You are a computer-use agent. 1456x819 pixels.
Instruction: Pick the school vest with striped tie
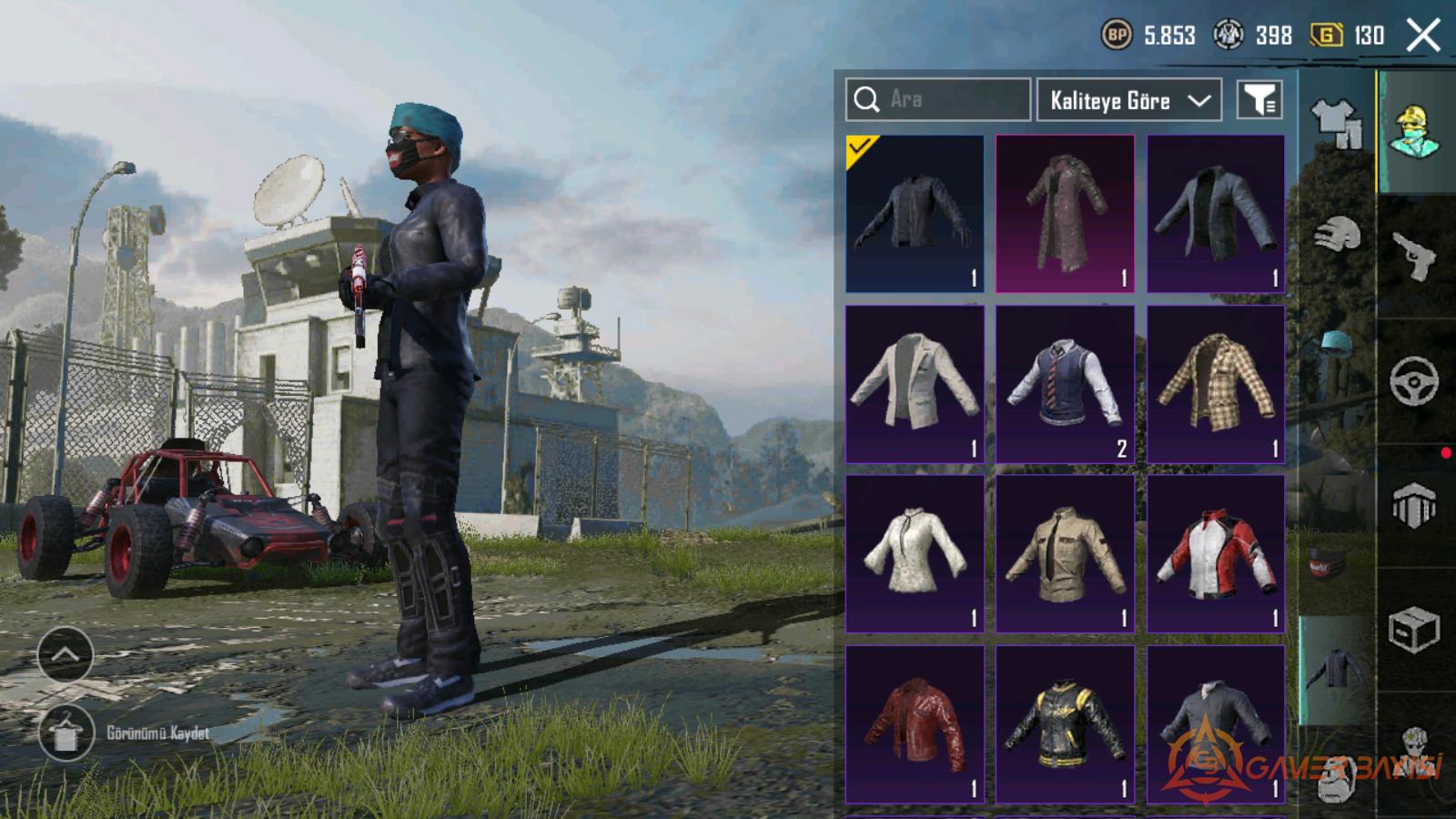[1065, 384]
